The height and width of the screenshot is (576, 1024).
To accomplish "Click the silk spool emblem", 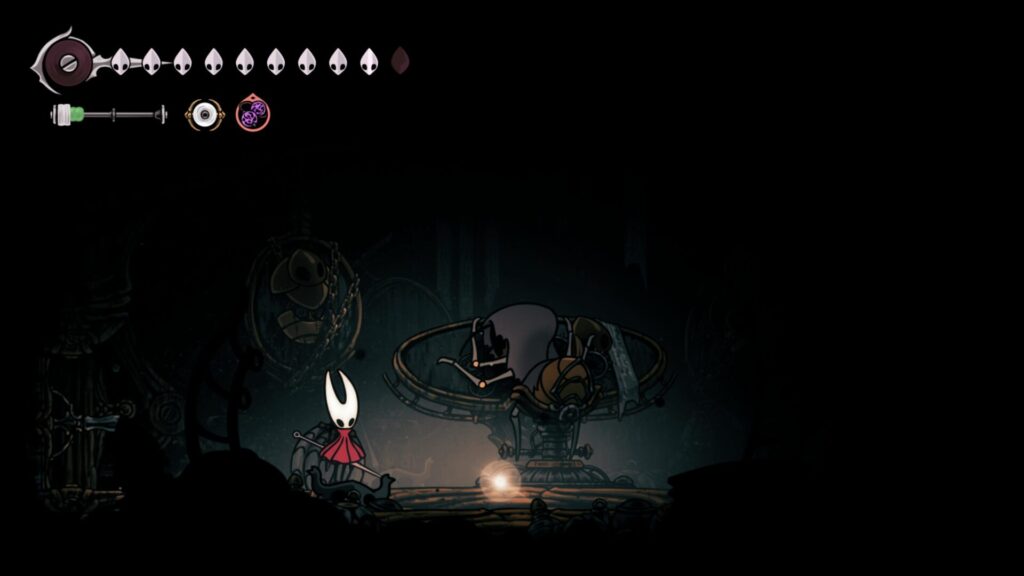I will [64, 61].
